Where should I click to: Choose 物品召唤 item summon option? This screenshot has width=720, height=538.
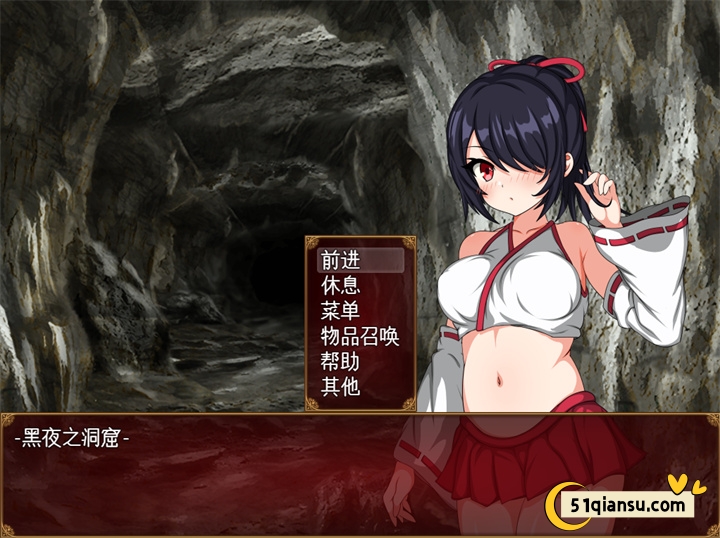pos(360,336)
